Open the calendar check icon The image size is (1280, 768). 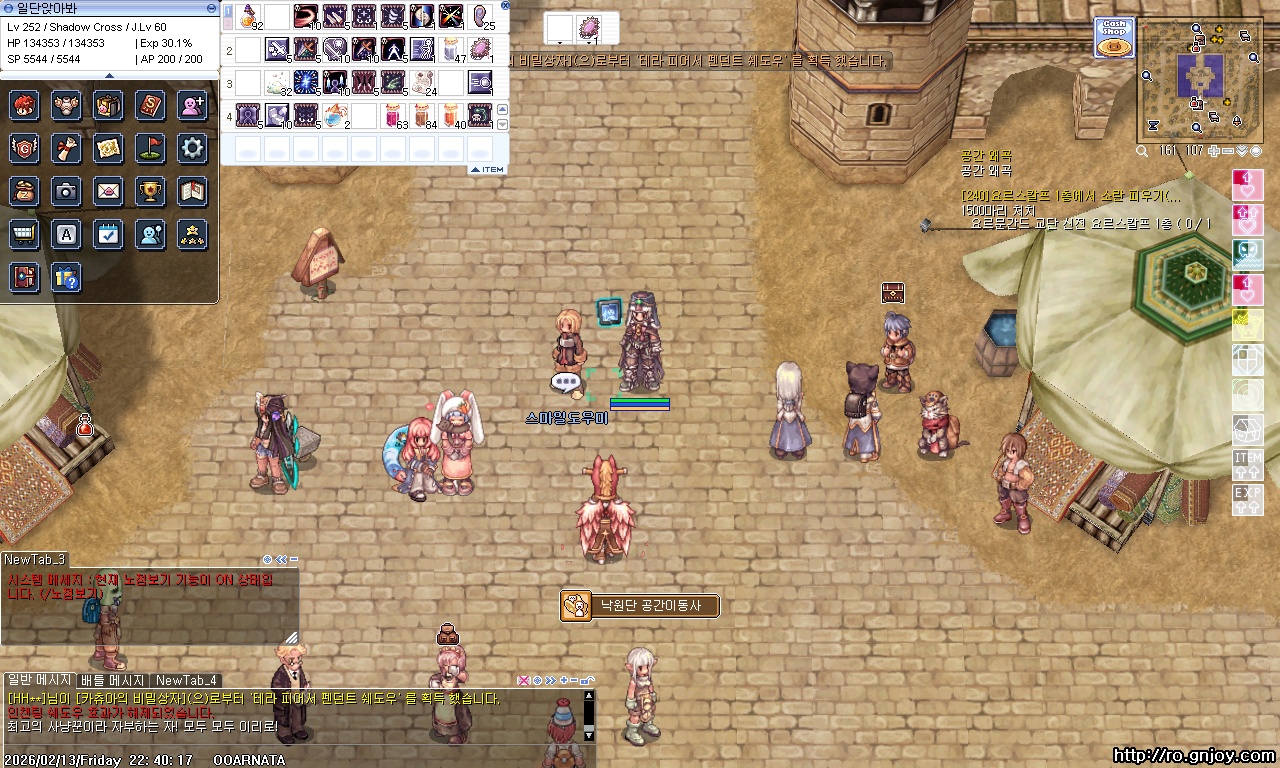(x=108, y=234)
